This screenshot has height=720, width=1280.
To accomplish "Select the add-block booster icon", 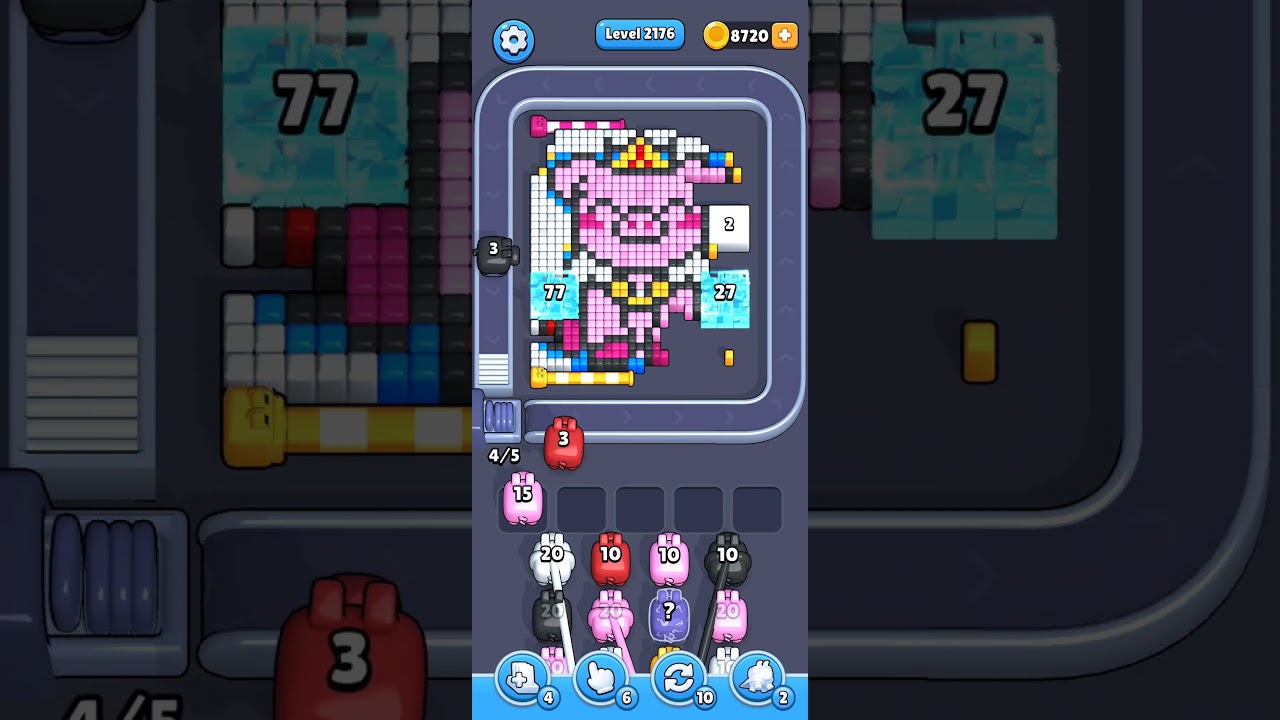I will [x=521, y=678].
